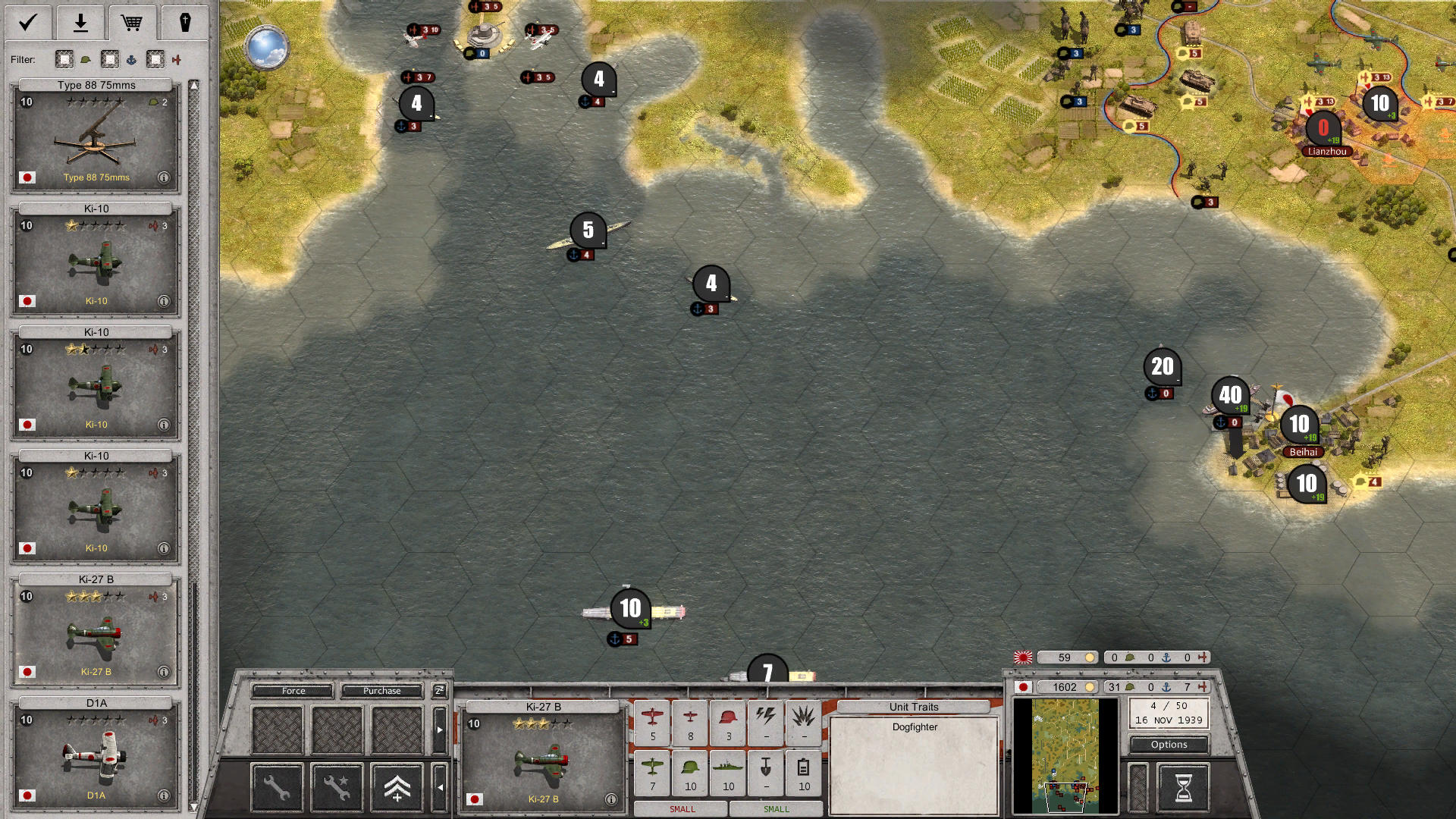Toggle the land unit filter checkbox
Viewport: 1456px width, 819px height.
[64, 59]
